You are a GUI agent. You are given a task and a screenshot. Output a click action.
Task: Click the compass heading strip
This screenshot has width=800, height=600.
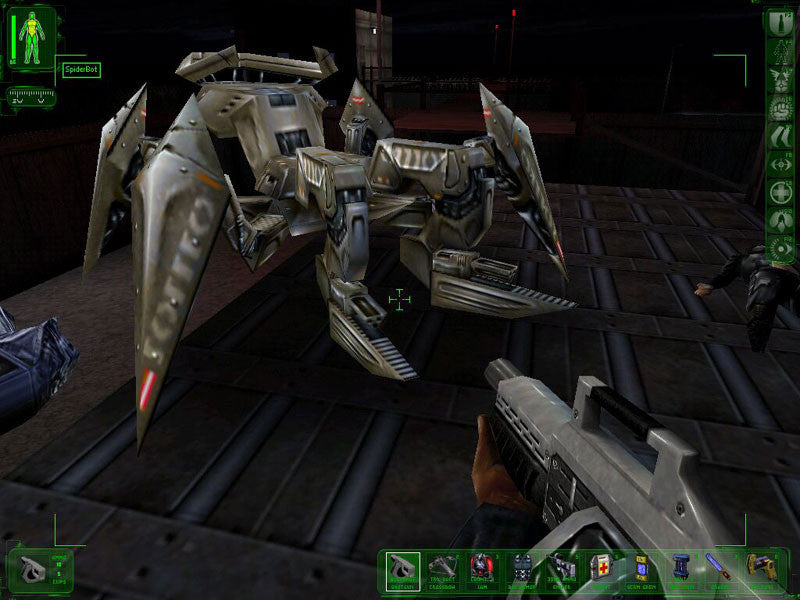point(30,97)
